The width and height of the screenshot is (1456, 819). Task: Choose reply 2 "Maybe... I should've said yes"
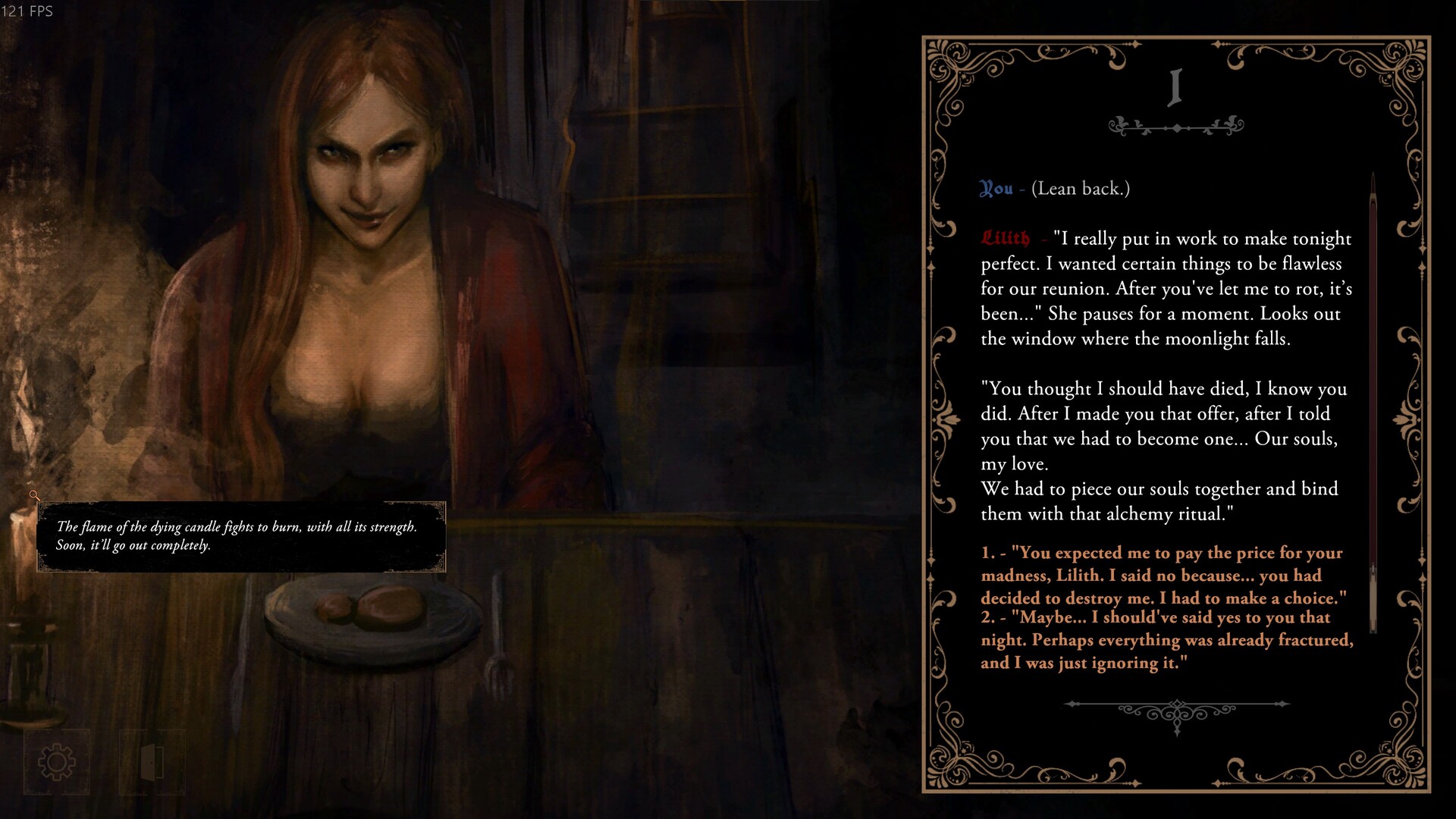coord(1166,640)
